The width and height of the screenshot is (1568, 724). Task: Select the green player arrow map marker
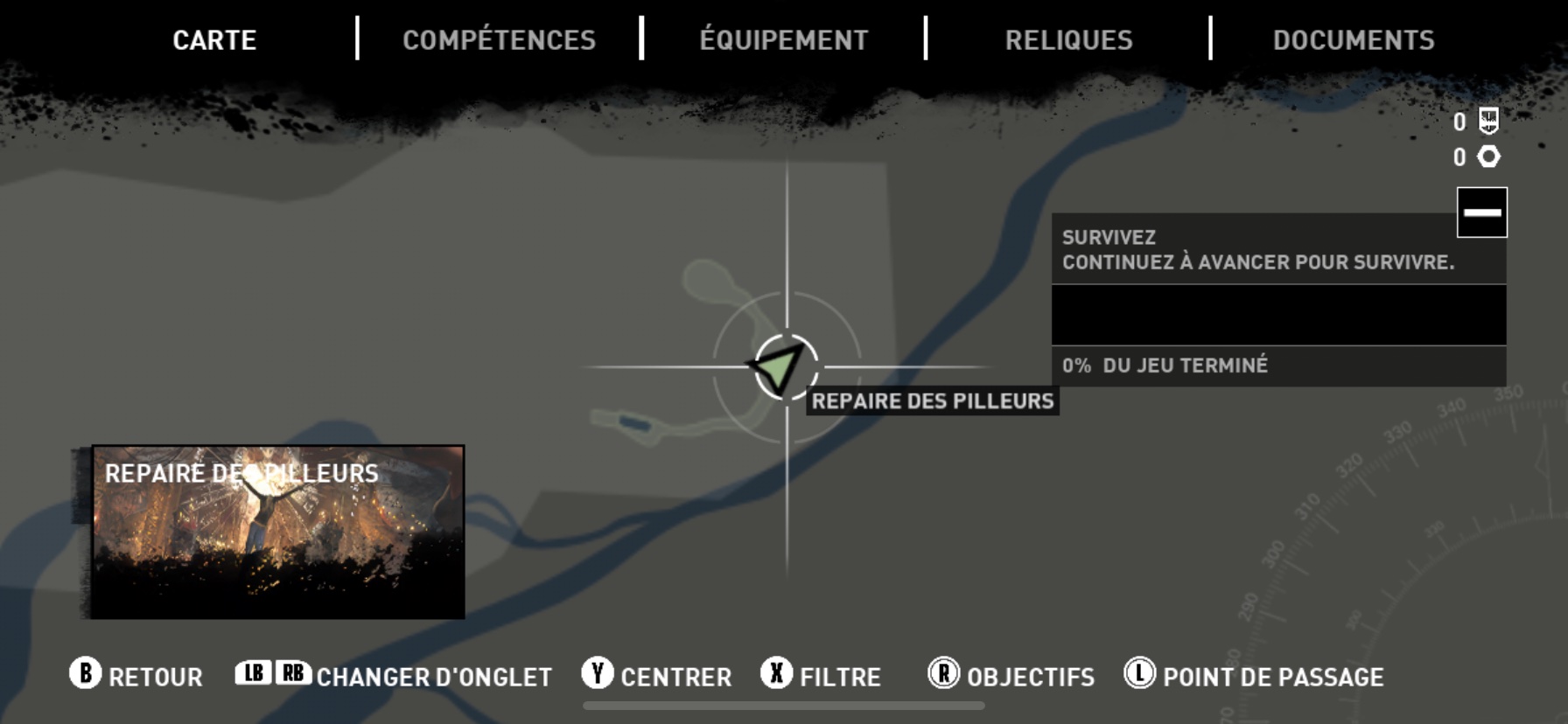point(779,367)
